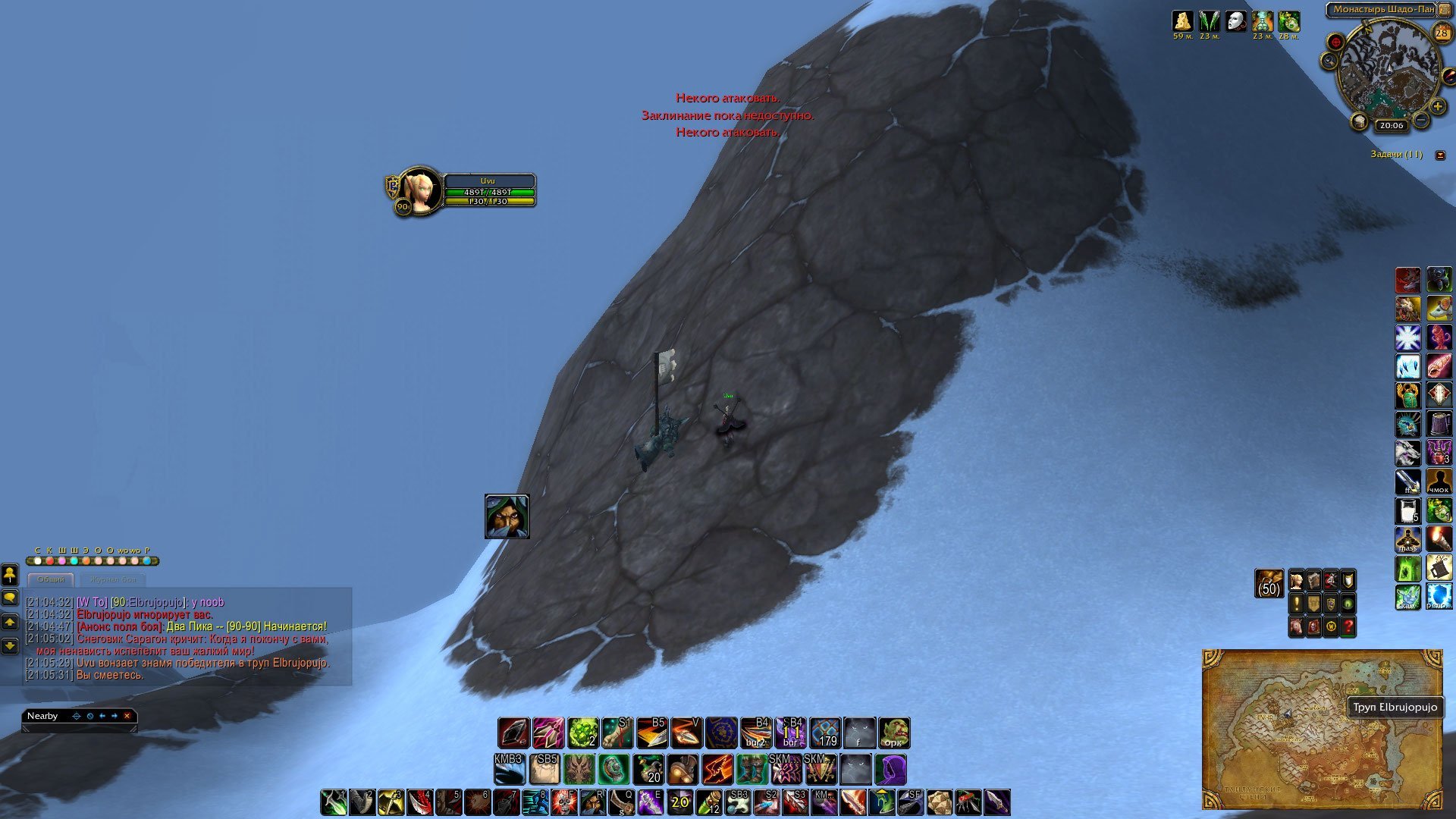1456x819 pixels.
Task: Open the bag showing (50) free slots
Action: (x=1269, y=583)
